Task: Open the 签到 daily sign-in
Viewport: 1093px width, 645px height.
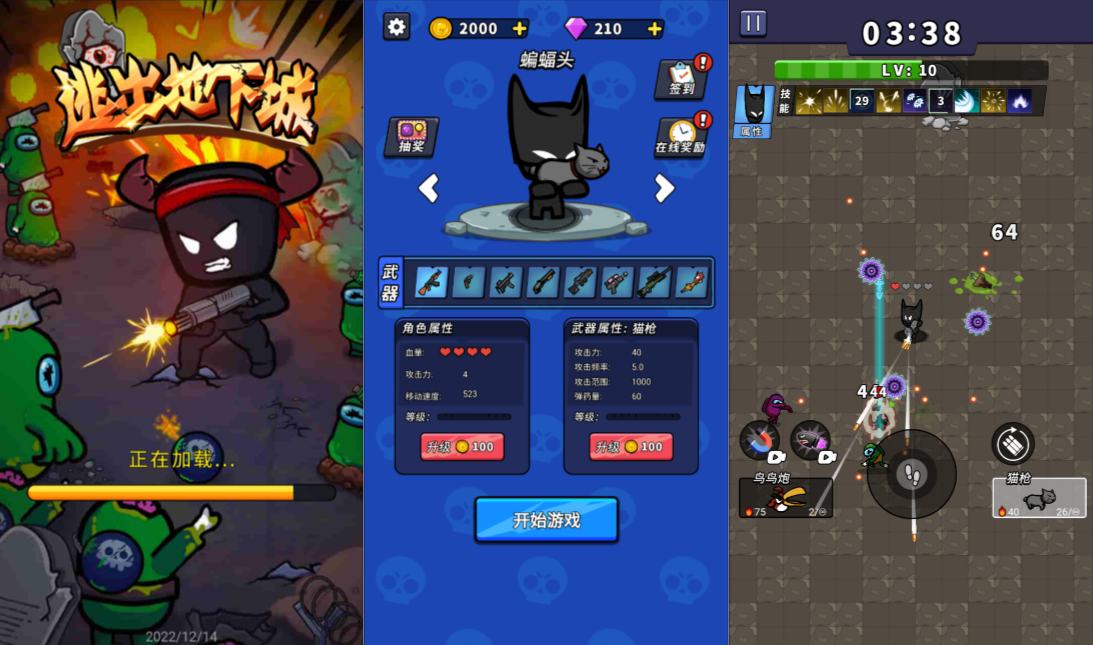Action: click(x=682, y=78)
